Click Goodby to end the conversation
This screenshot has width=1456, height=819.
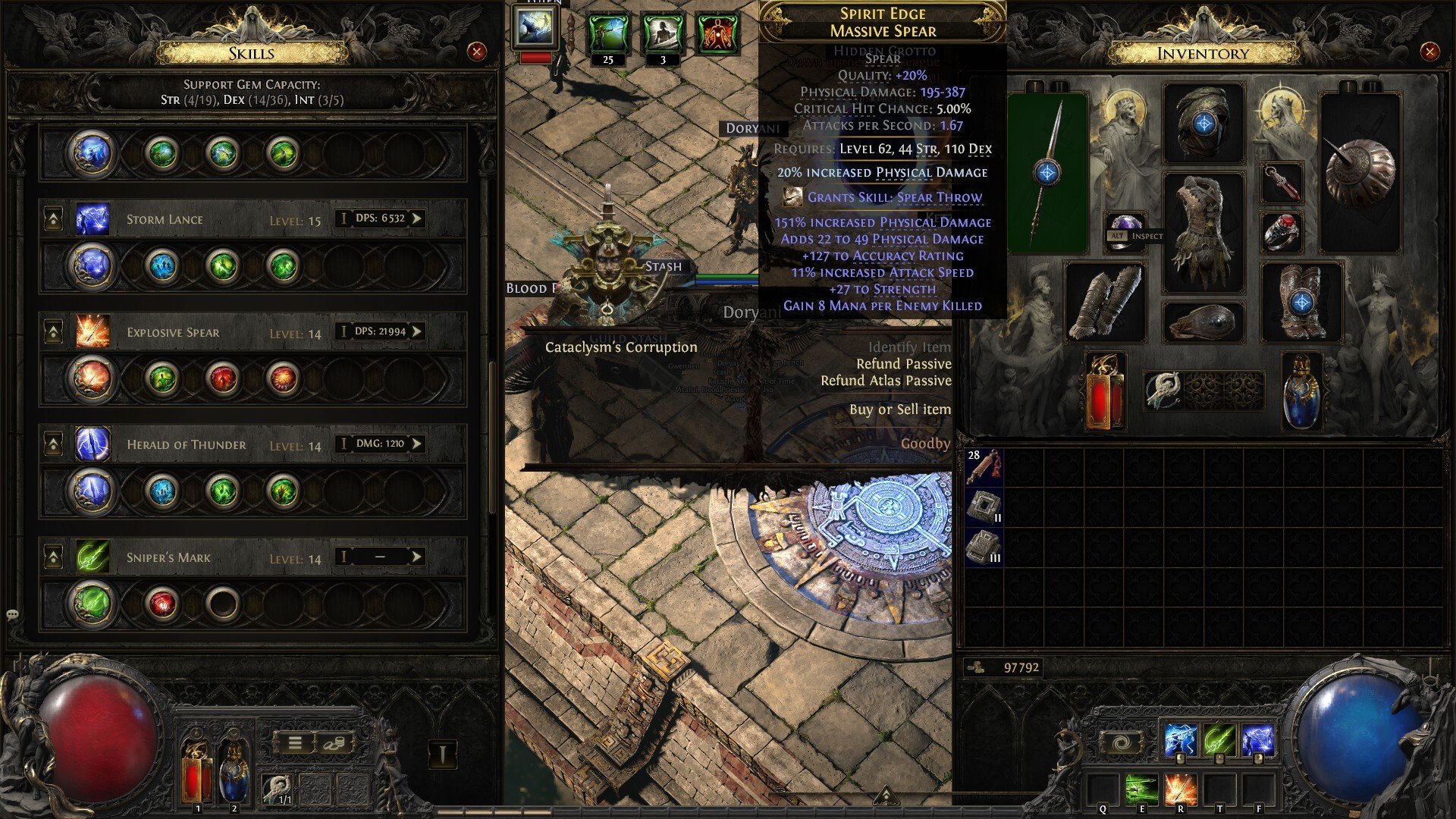coord(925,444)
